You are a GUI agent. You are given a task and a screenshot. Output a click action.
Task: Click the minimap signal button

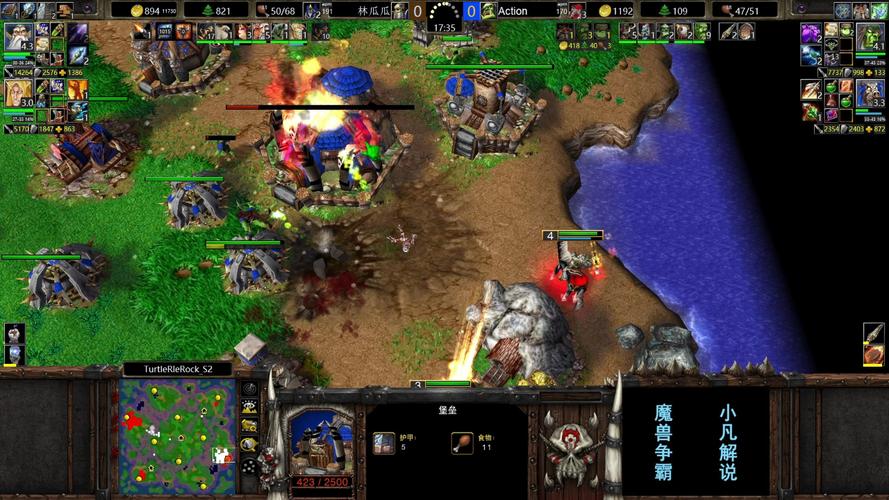coord(248,389)
